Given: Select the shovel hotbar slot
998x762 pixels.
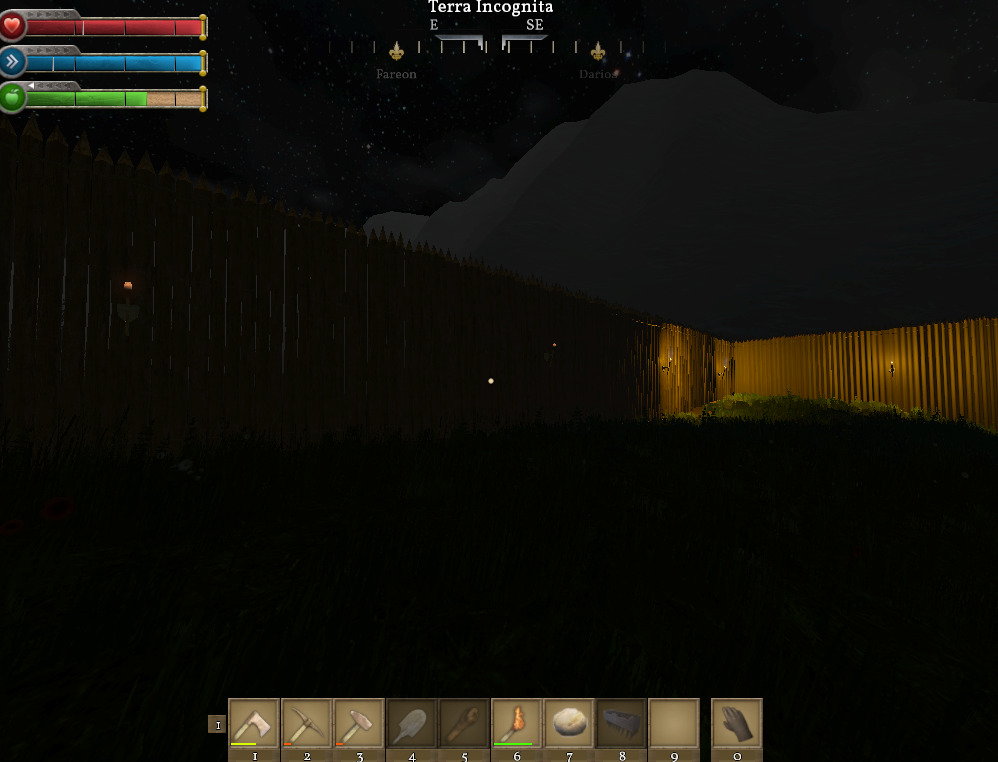Looking at the screenshot, I should (x=412, y=723).
